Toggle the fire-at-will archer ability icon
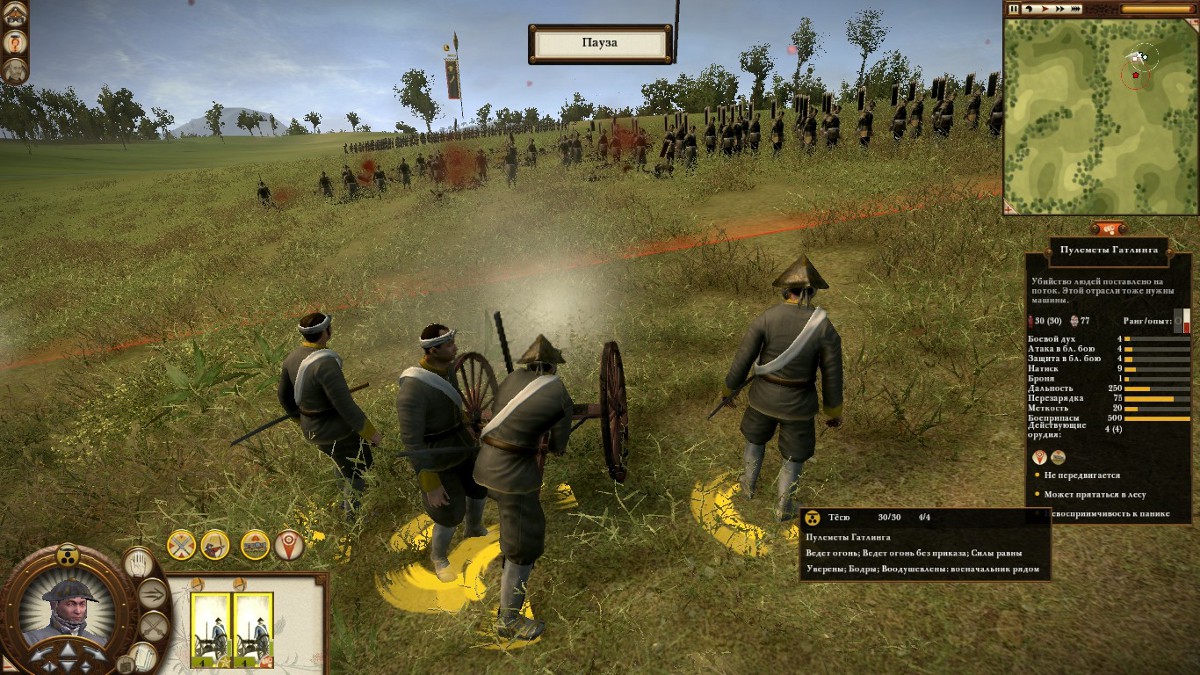Screen dimensions: 1200x675 coord(215,544)
